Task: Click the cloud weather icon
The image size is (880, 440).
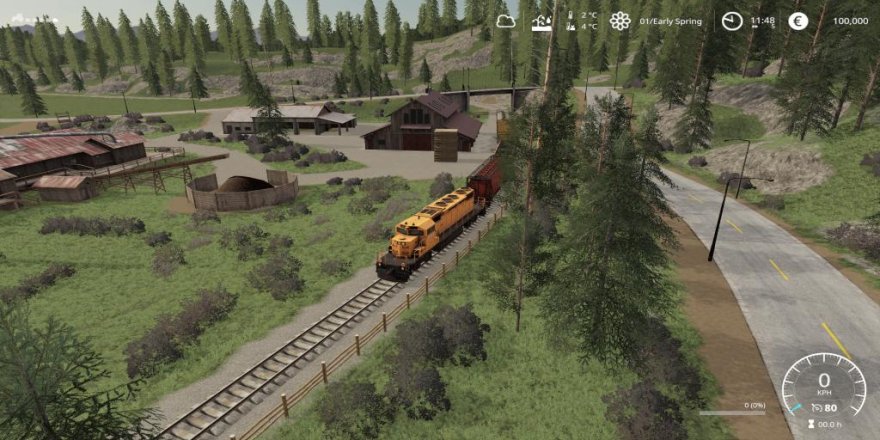Action: [505, 20]
